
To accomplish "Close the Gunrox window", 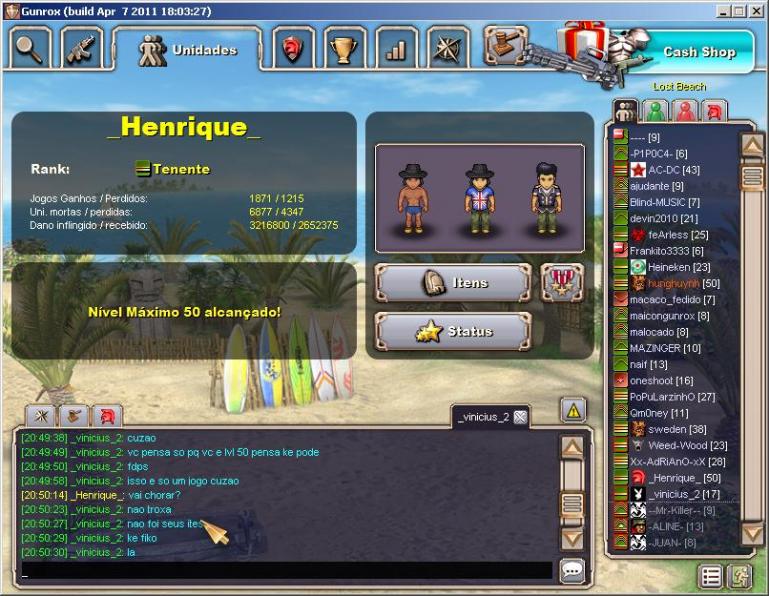I will [757, 10].
